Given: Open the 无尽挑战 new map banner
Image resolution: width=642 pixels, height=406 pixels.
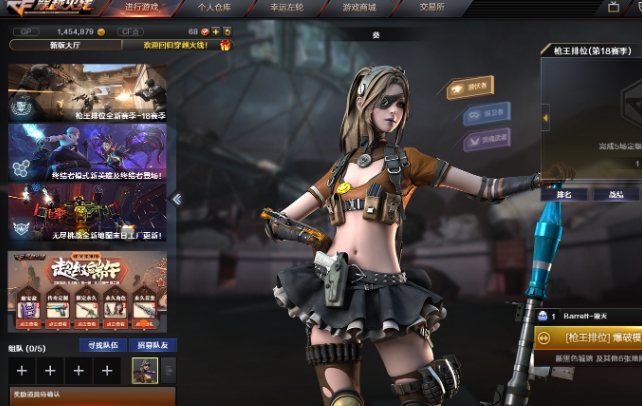Looking at the screenshot, I should [x=88, y=212].
